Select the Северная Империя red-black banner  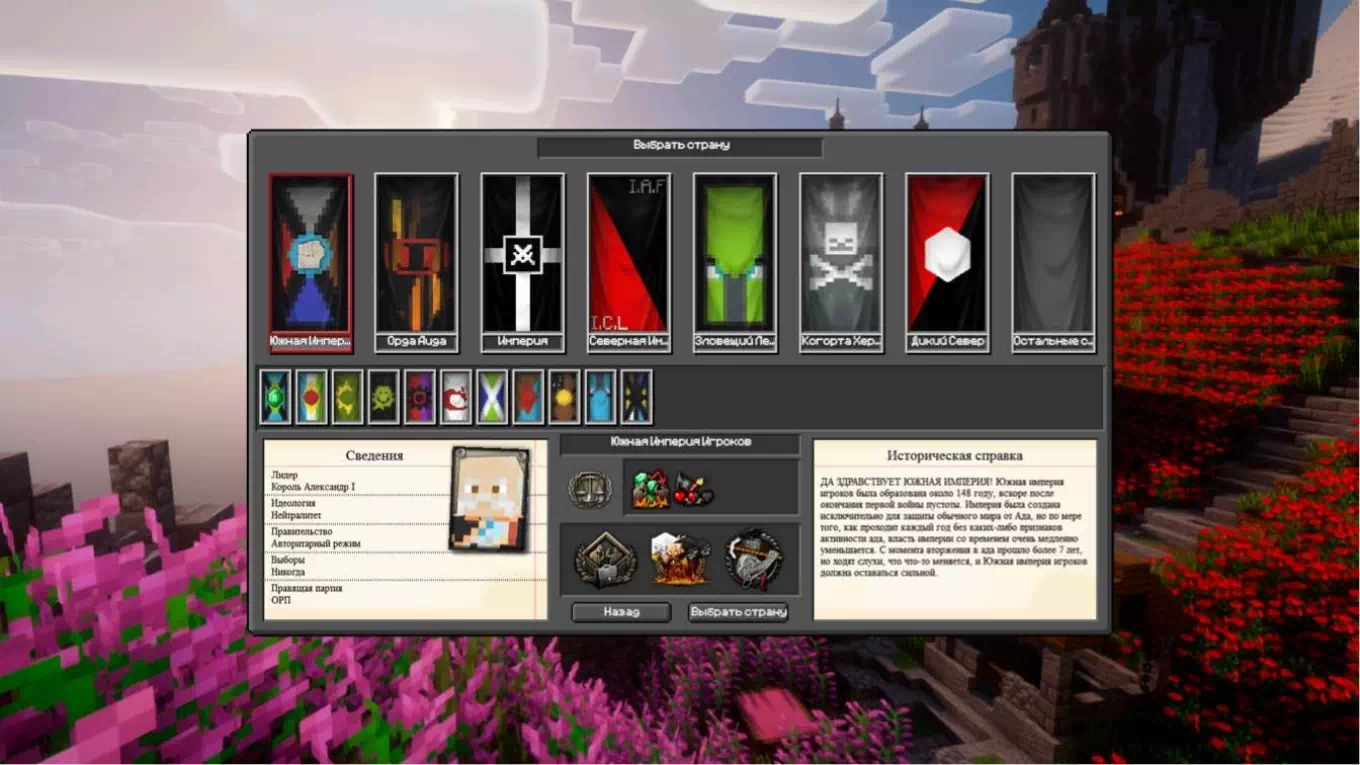(x=628, y=255)
